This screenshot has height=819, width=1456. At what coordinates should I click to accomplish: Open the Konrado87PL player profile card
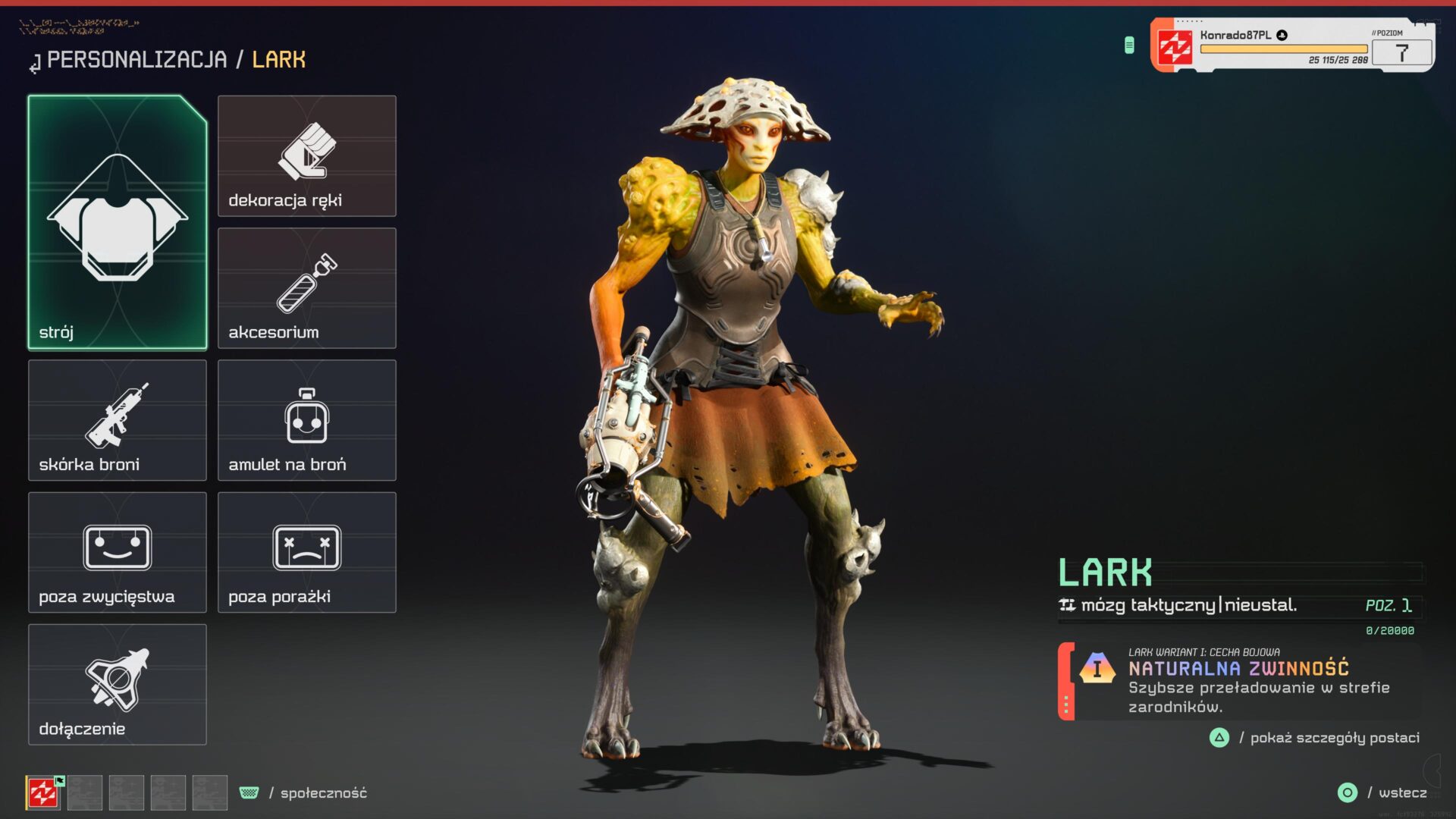pyautogui.click(x=1291, y=46)
